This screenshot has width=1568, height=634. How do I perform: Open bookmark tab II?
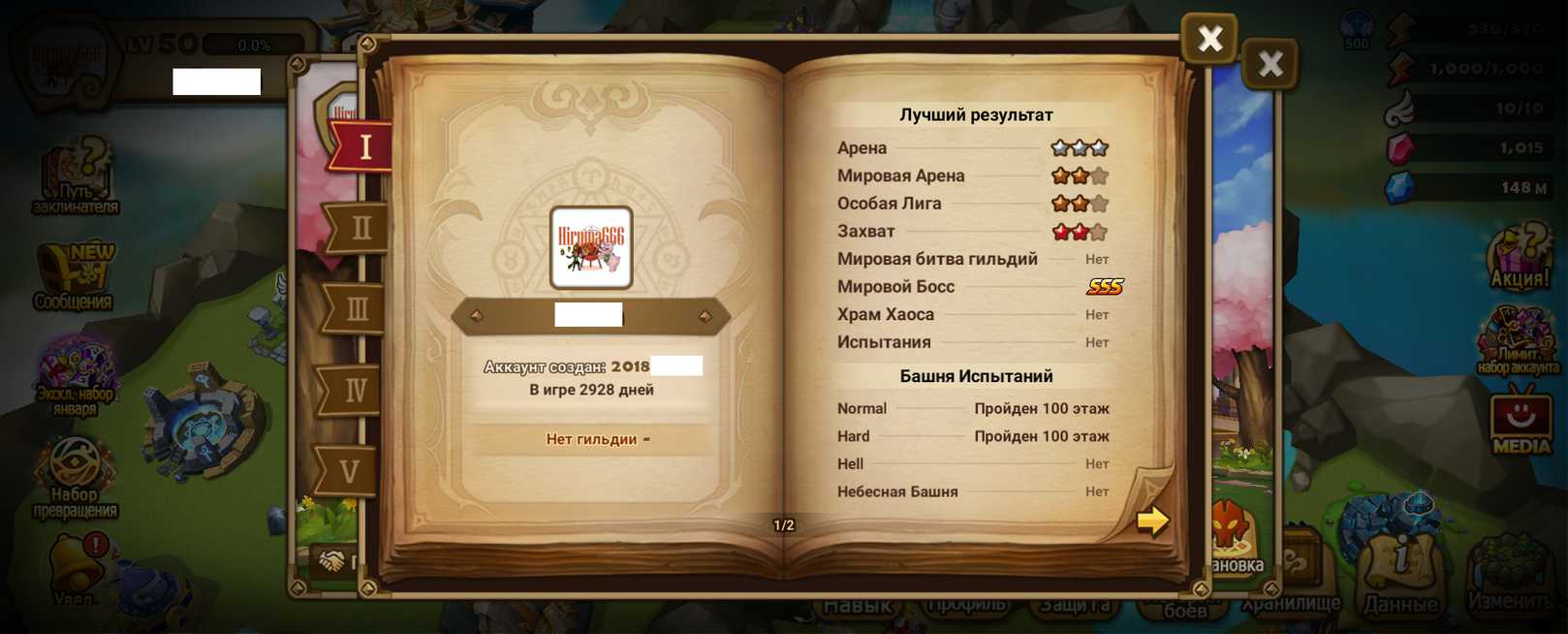click(x=360, y=229)
